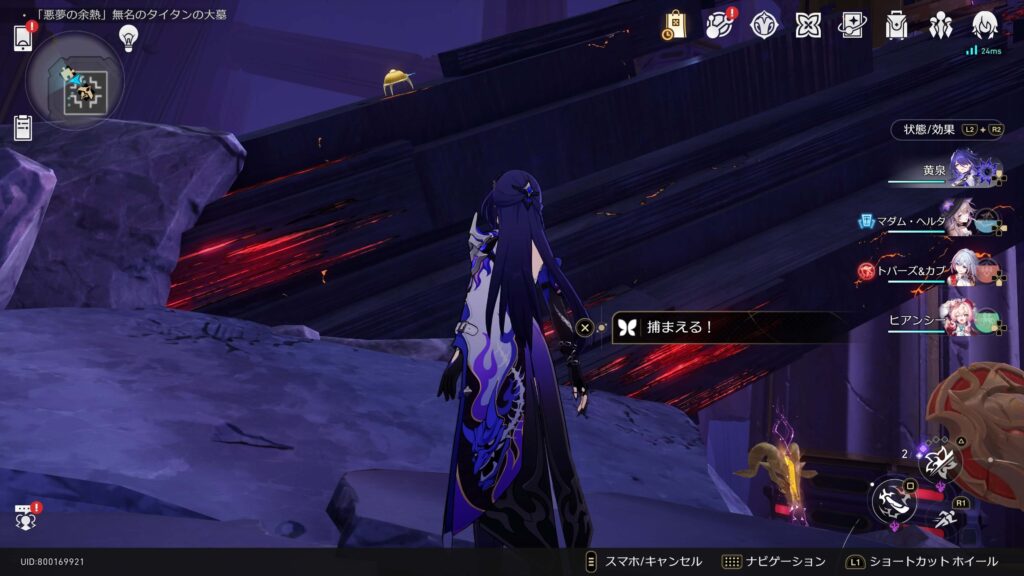This screenshot has width=1024, height=576.
Task: Open the phone menu icon
Action: click(23, 38)
